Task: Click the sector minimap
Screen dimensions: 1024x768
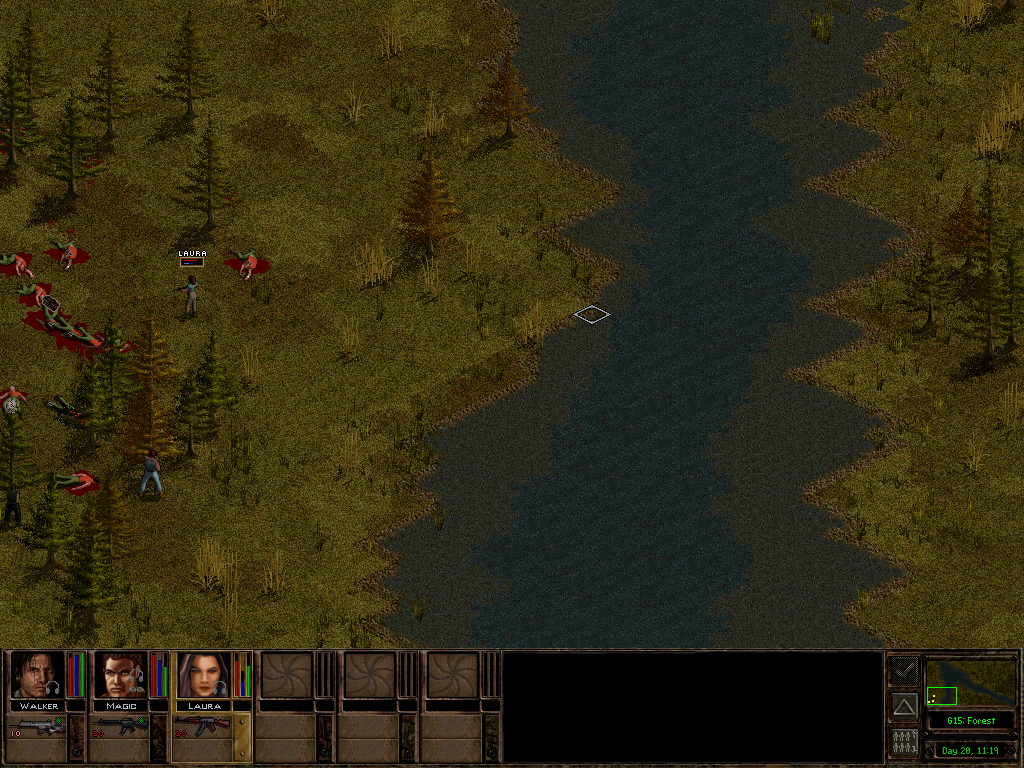Action: [970, 682]
